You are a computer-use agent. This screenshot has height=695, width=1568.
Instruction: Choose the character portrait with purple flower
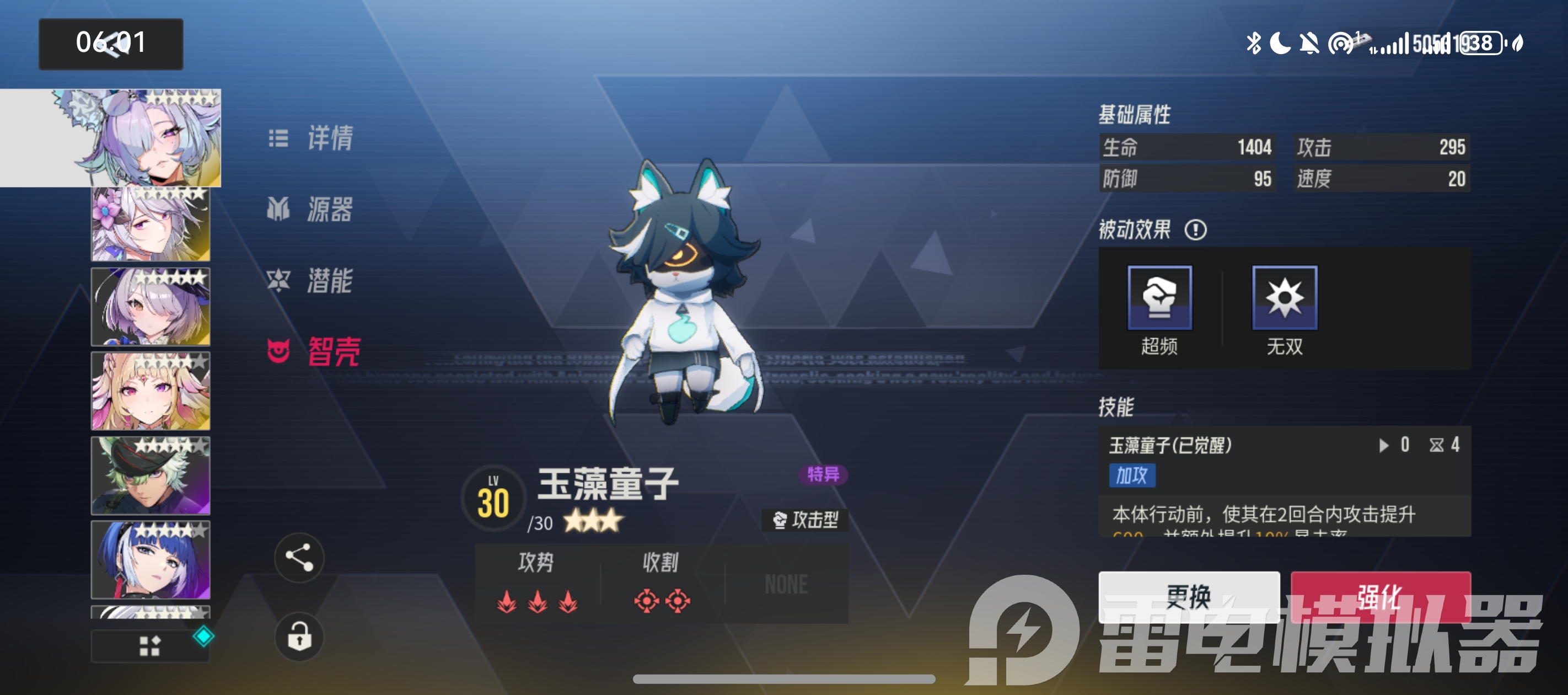click(151, 224)
